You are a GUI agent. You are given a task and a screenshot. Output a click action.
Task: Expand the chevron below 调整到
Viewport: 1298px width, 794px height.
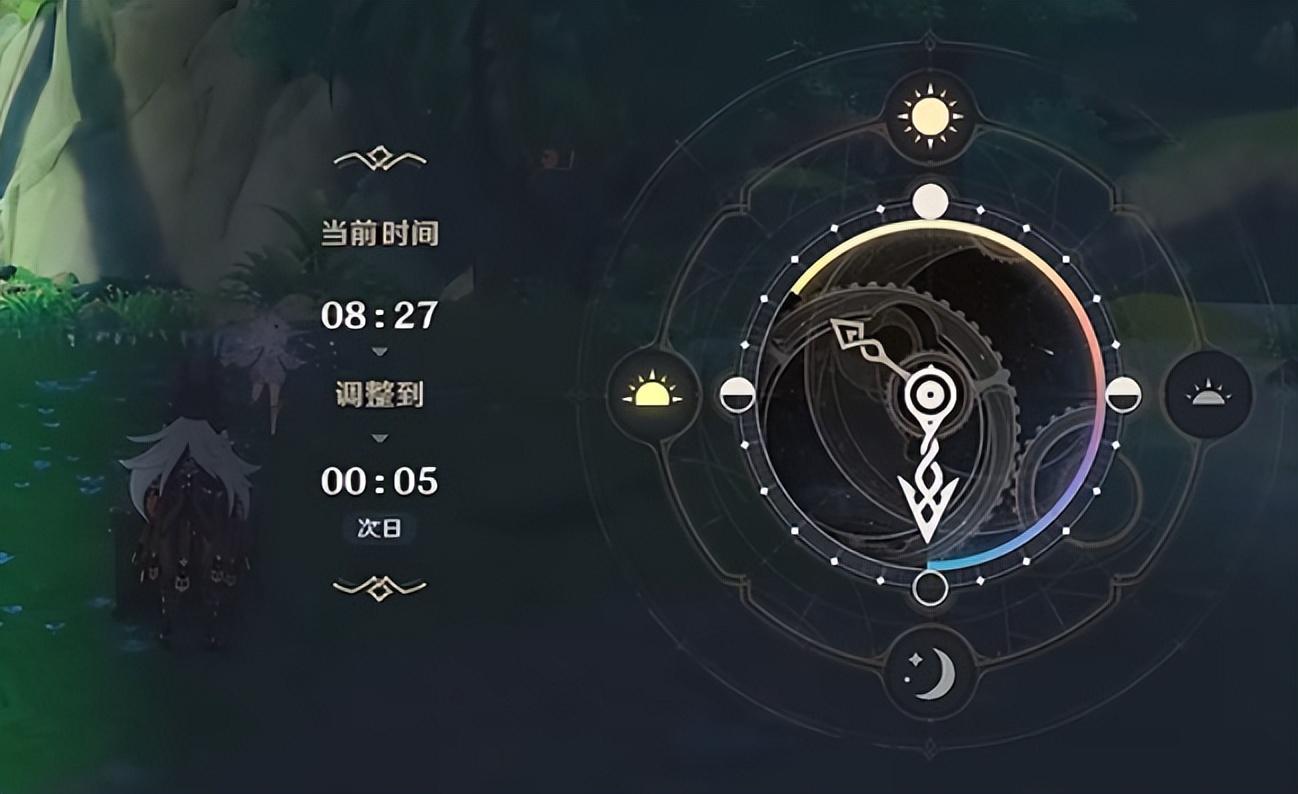click(378, 437)
